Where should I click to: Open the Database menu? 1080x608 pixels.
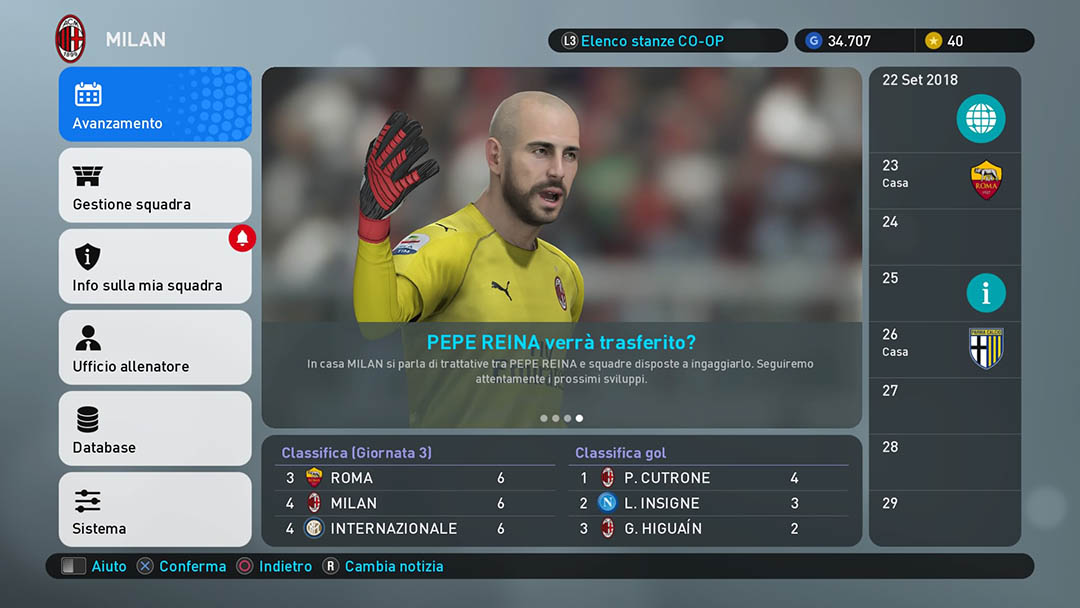155,429
